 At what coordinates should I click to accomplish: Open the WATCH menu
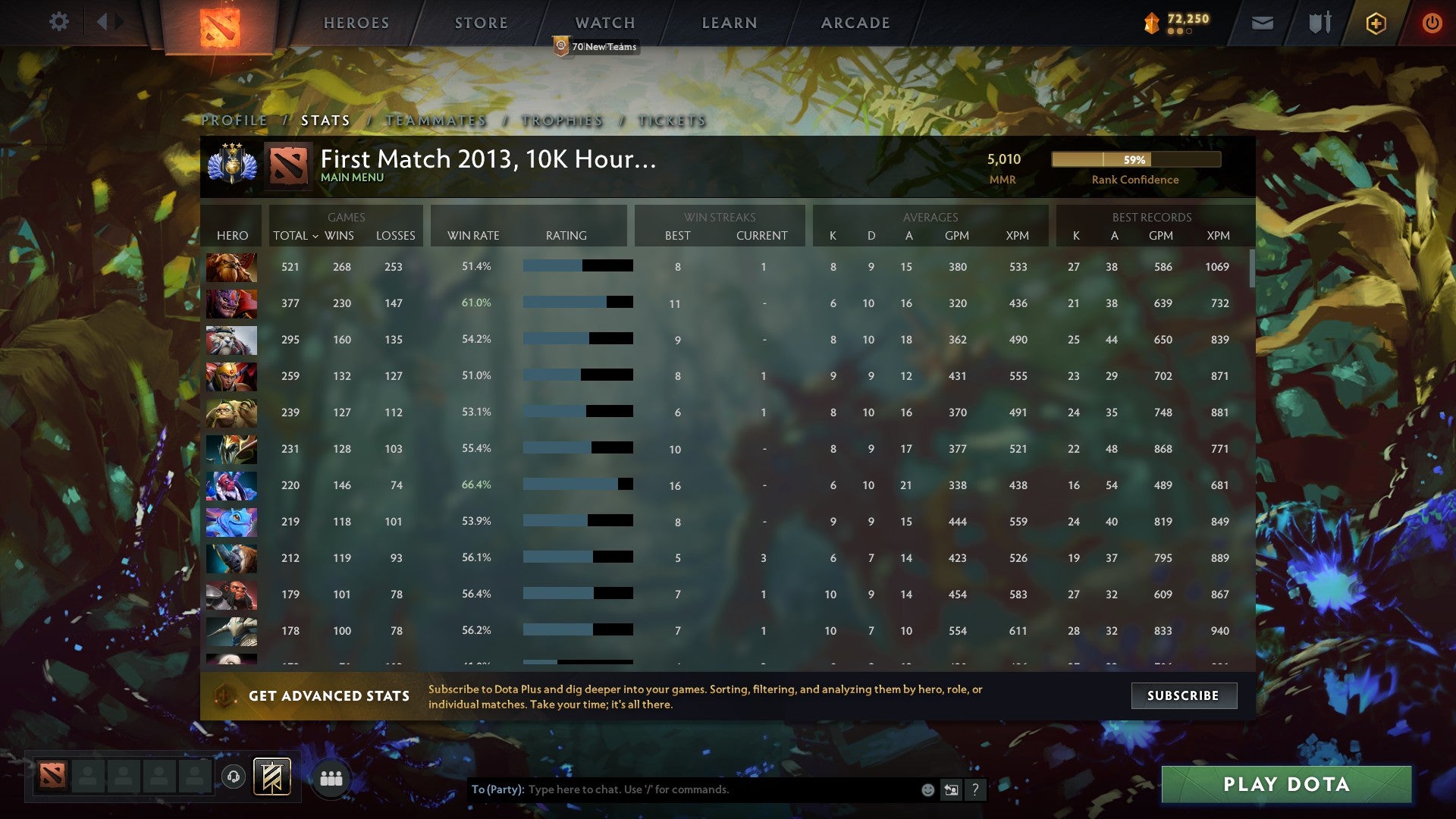[604, 23]
